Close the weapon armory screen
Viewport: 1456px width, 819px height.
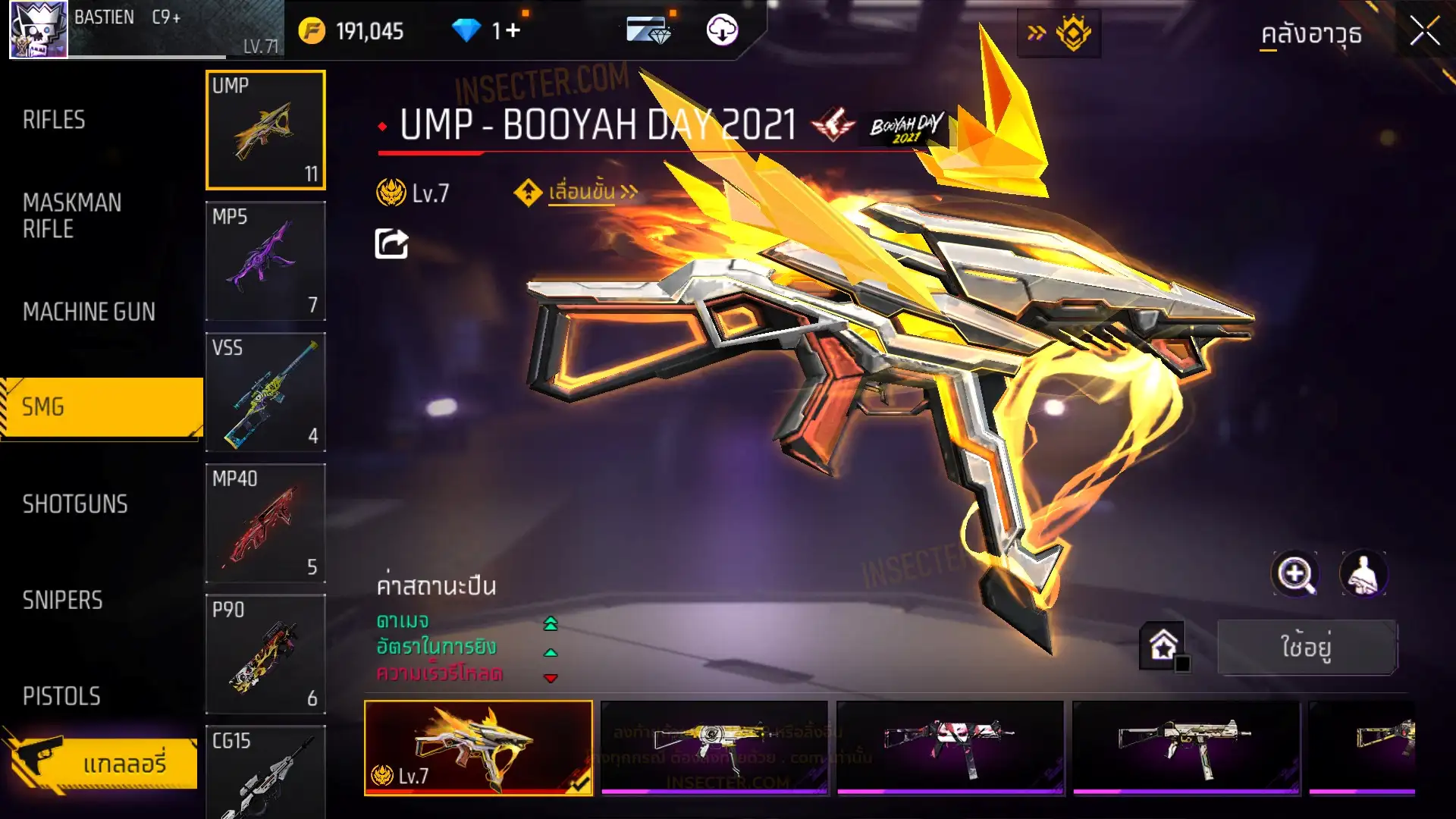[x=1424, y=32]
